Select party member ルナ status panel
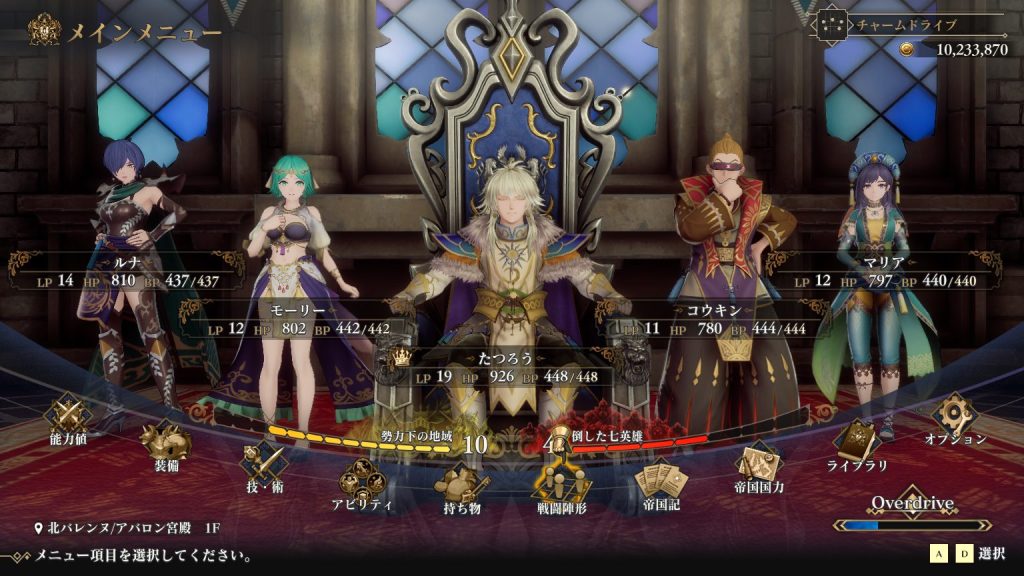This screenshot has width=1024, height=576. coord(126,271)
